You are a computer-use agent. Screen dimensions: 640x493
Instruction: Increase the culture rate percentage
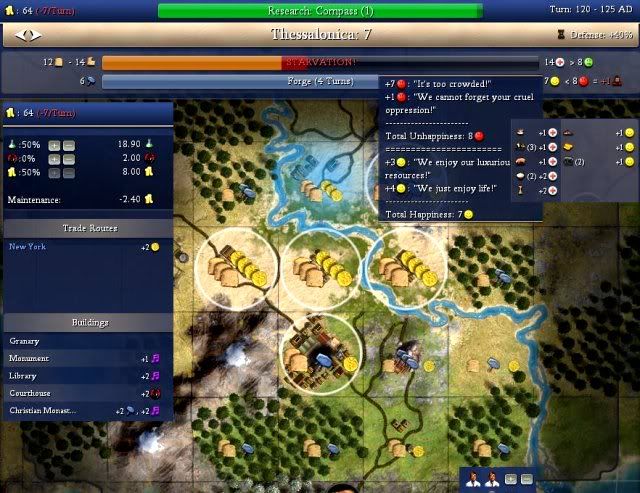54,158
